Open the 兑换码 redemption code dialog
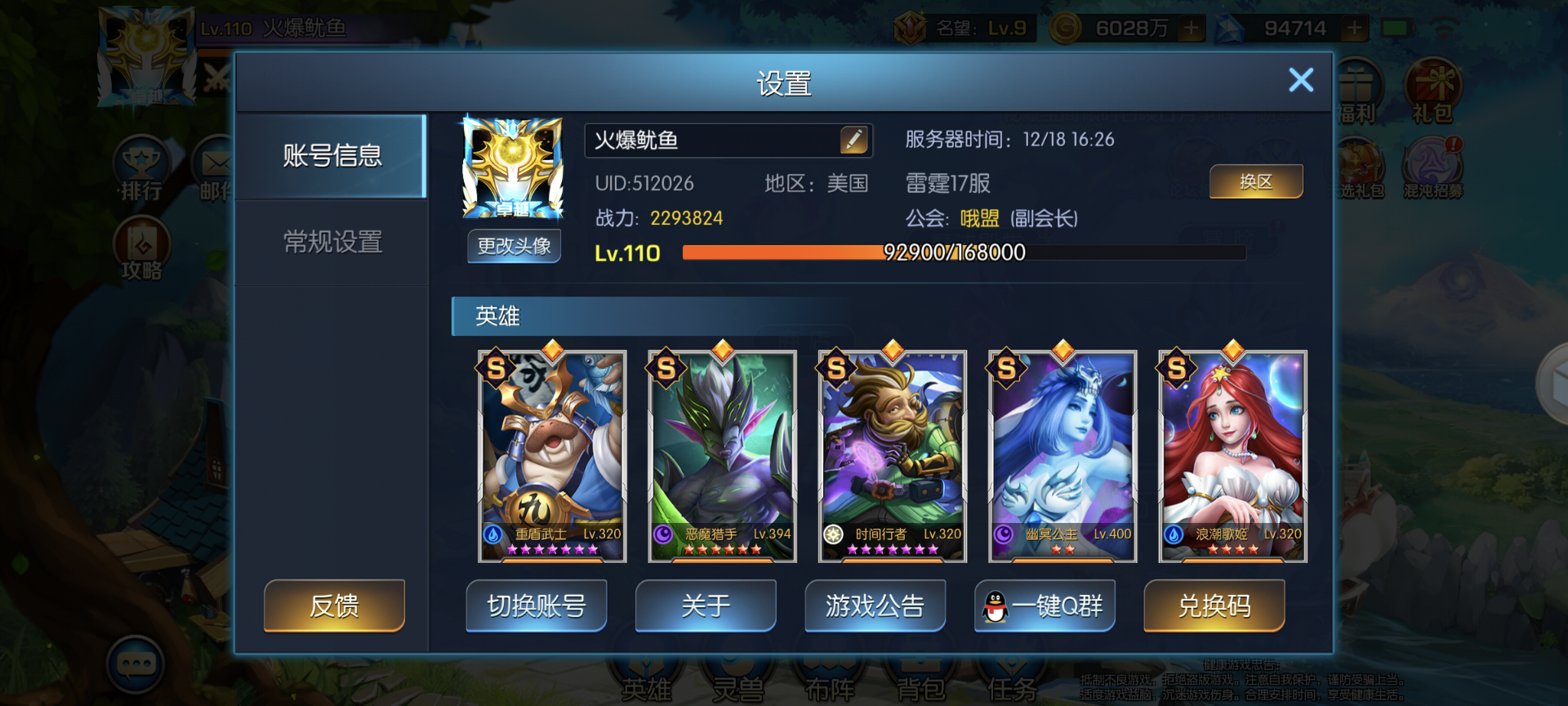This screenshot has height=706, width=1568. (1214, 605)
